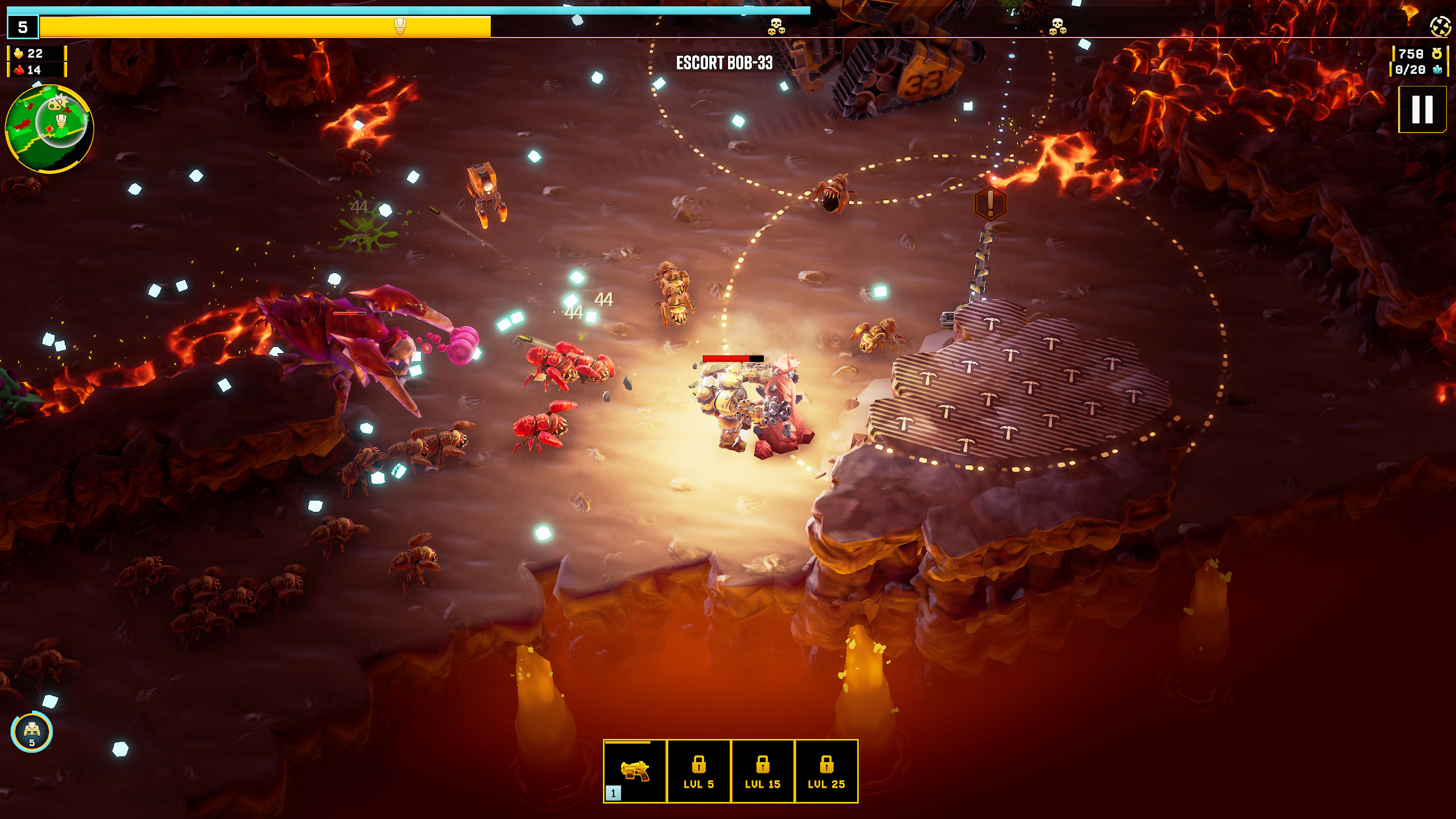This screenshot has height=819, width=1456.
Task: Click the drop pod icon at bar's end
Action: point(1440,26)
